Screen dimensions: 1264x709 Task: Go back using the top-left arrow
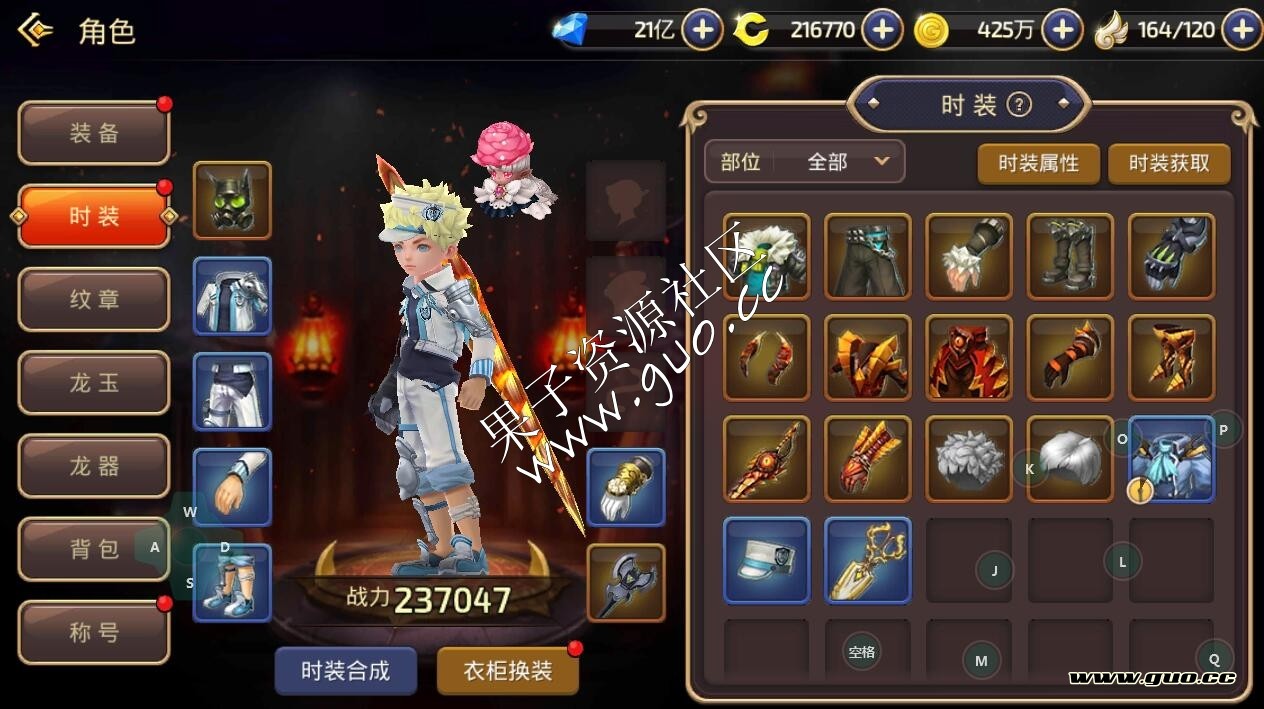(x=36, y=31)
